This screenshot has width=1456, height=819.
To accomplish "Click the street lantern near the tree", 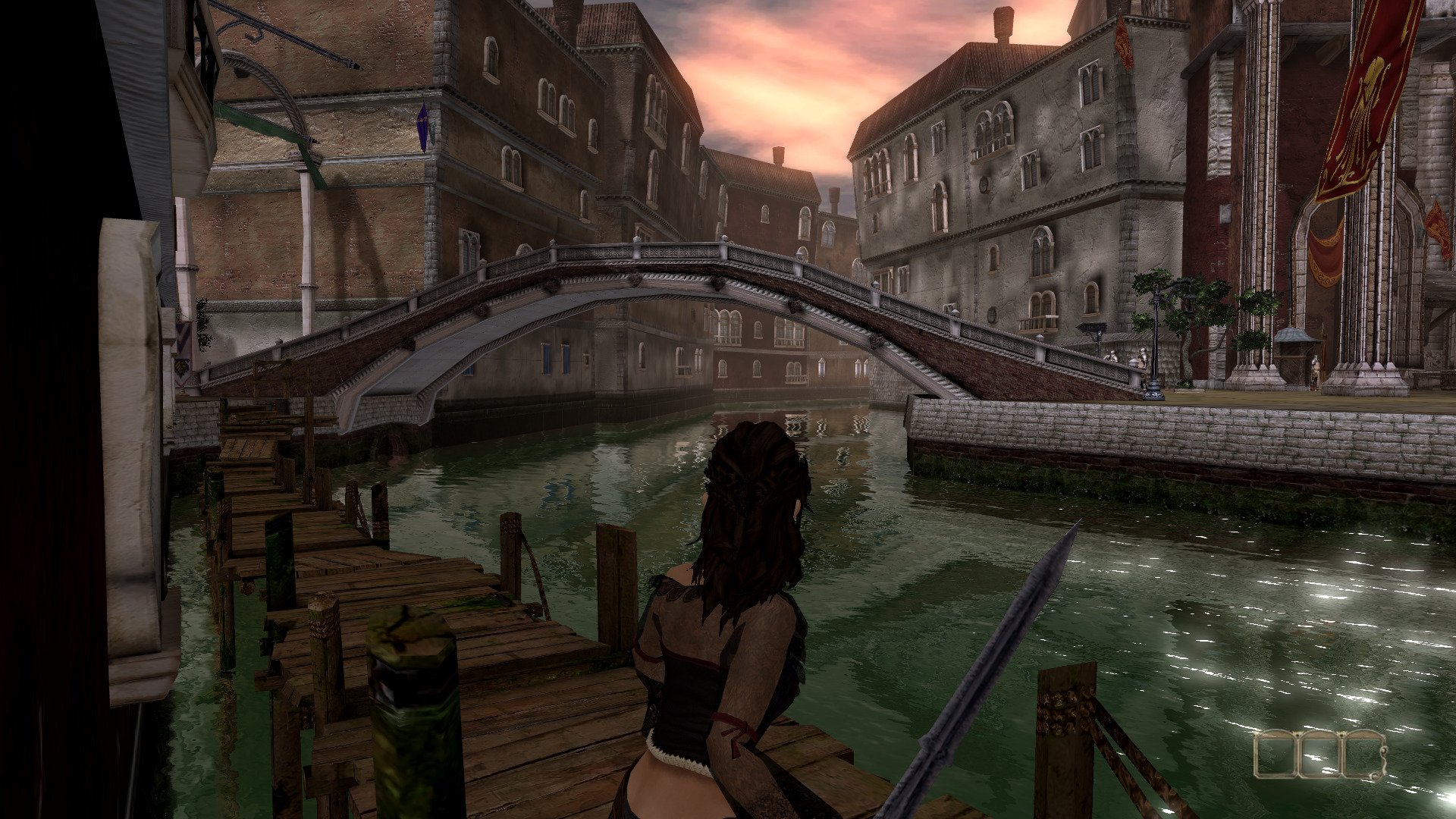I will coord(1188,306).
